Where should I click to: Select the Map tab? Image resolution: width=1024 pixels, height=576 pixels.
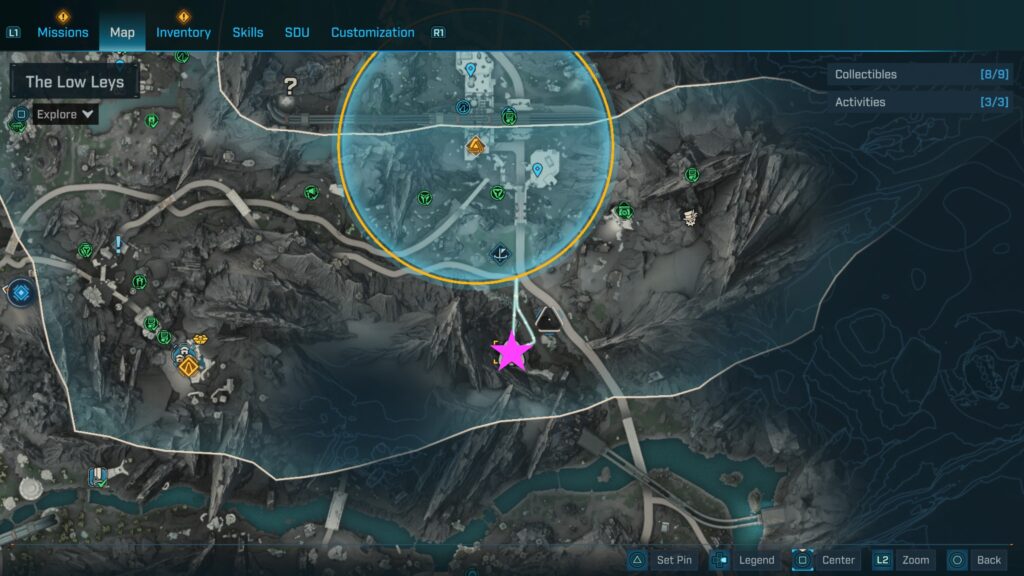tap(122, 32)
